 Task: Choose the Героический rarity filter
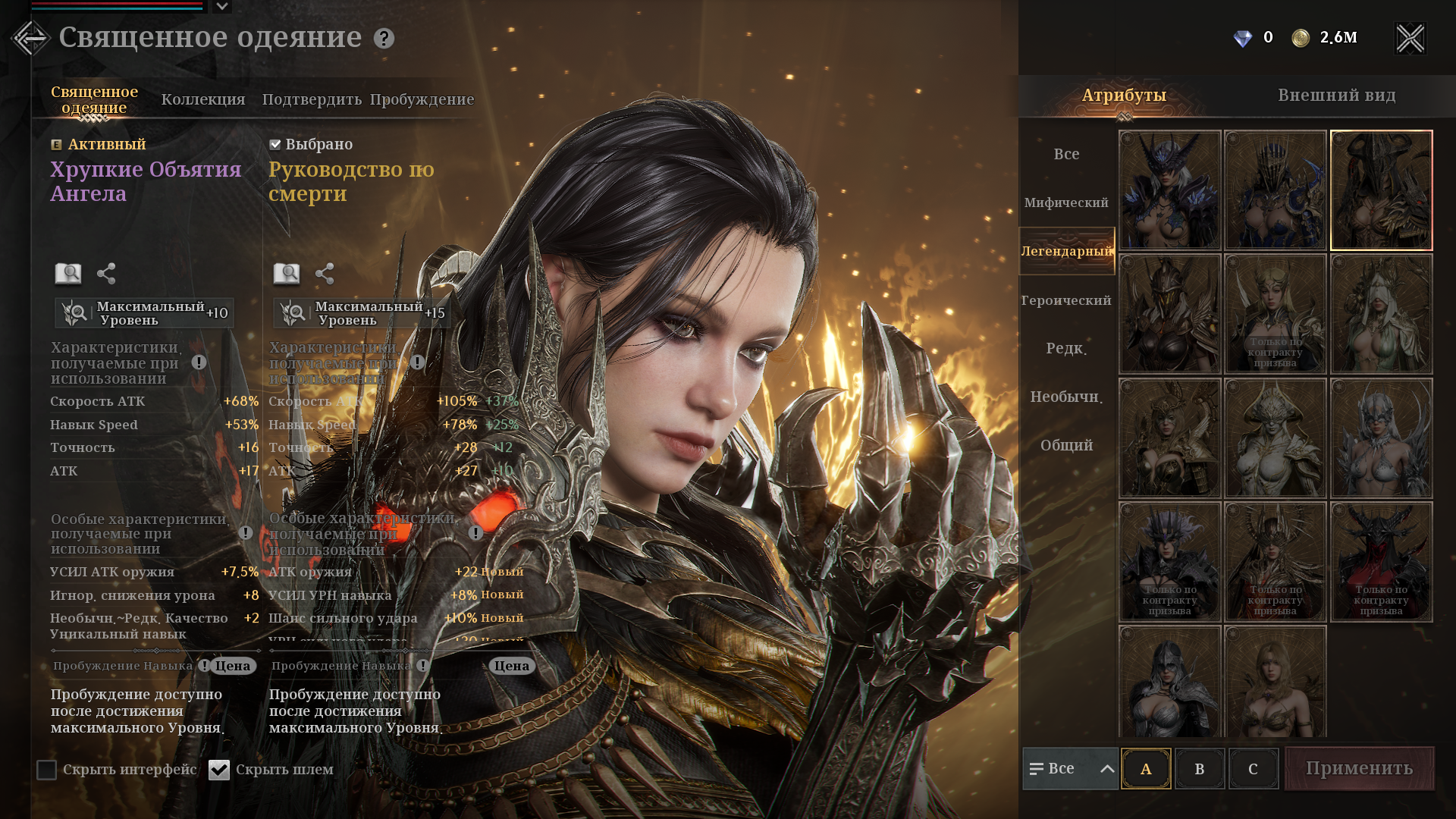1066,300
